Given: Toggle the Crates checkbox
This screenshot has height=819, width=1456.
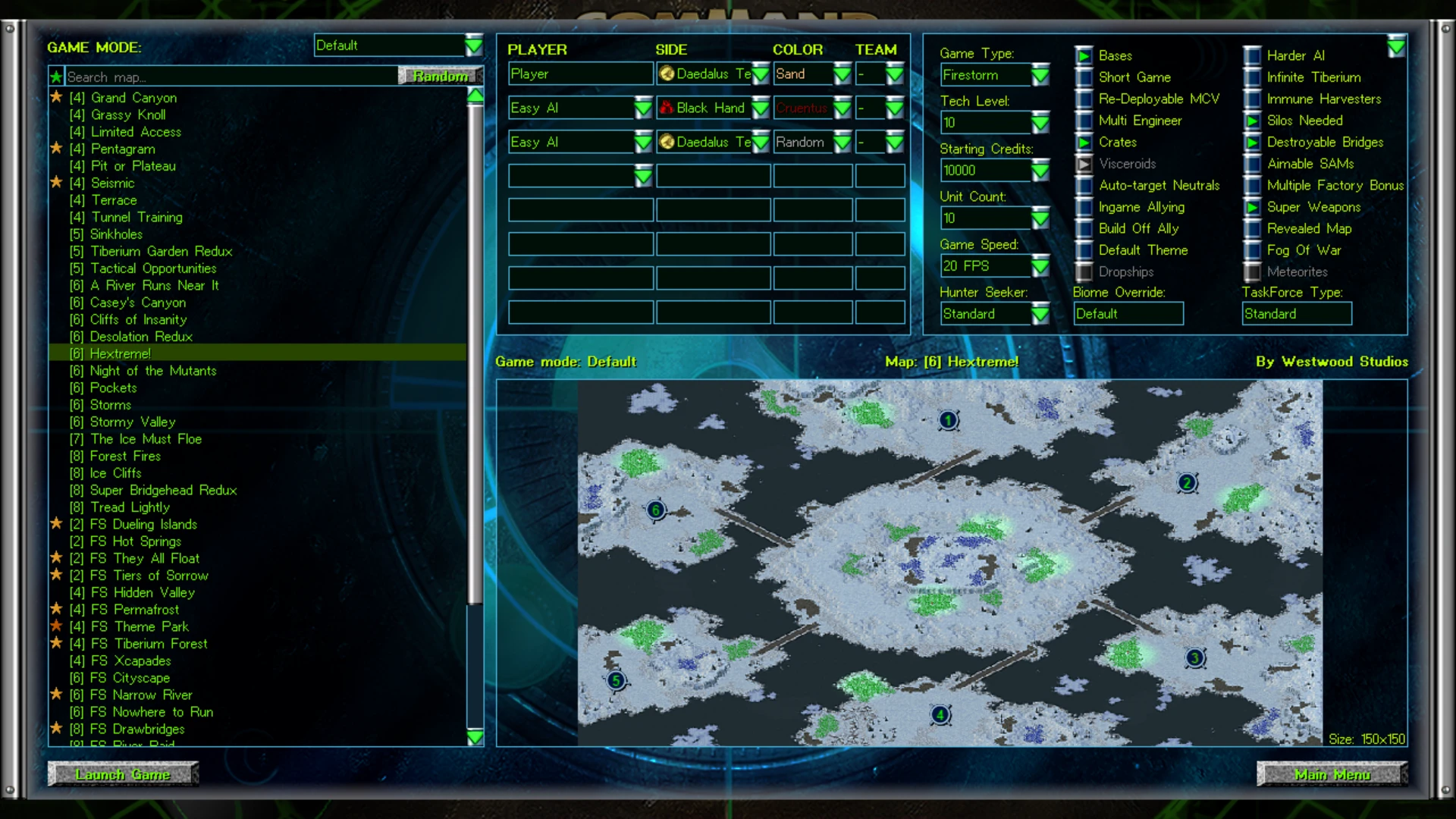Looking at the screenshot, I should (1084, 143).
